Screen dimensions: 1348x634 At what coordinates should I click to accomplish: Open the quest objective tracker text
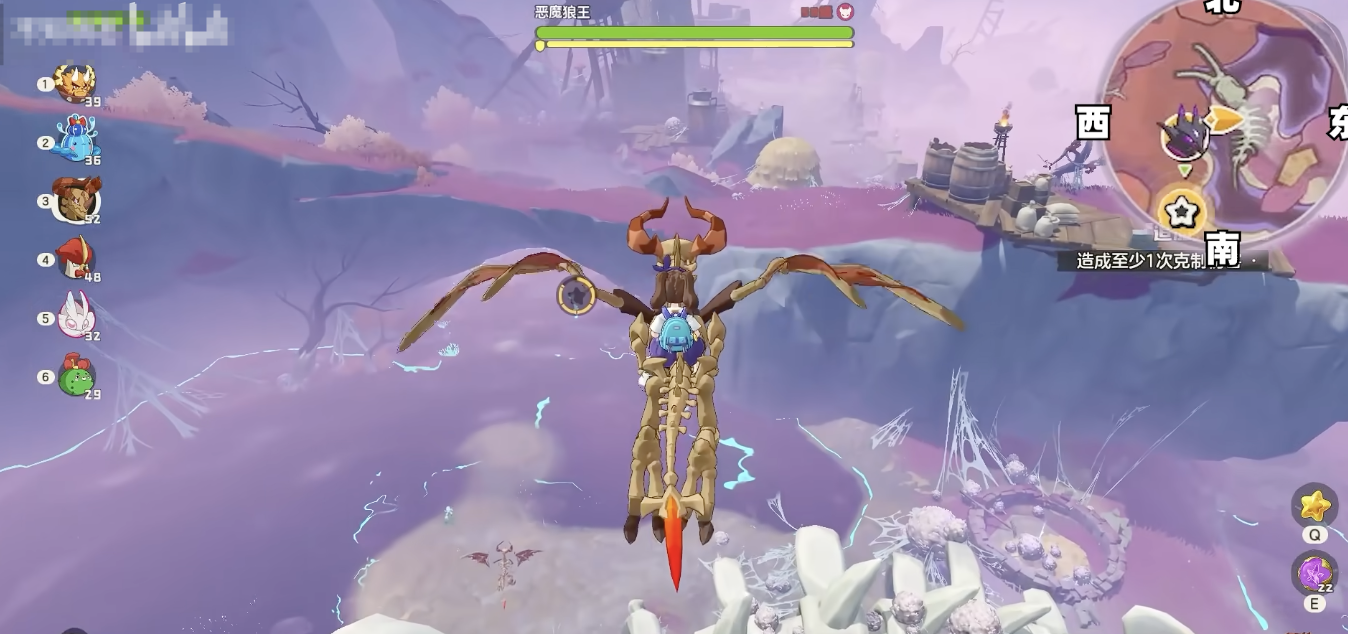coord(1160,261)
